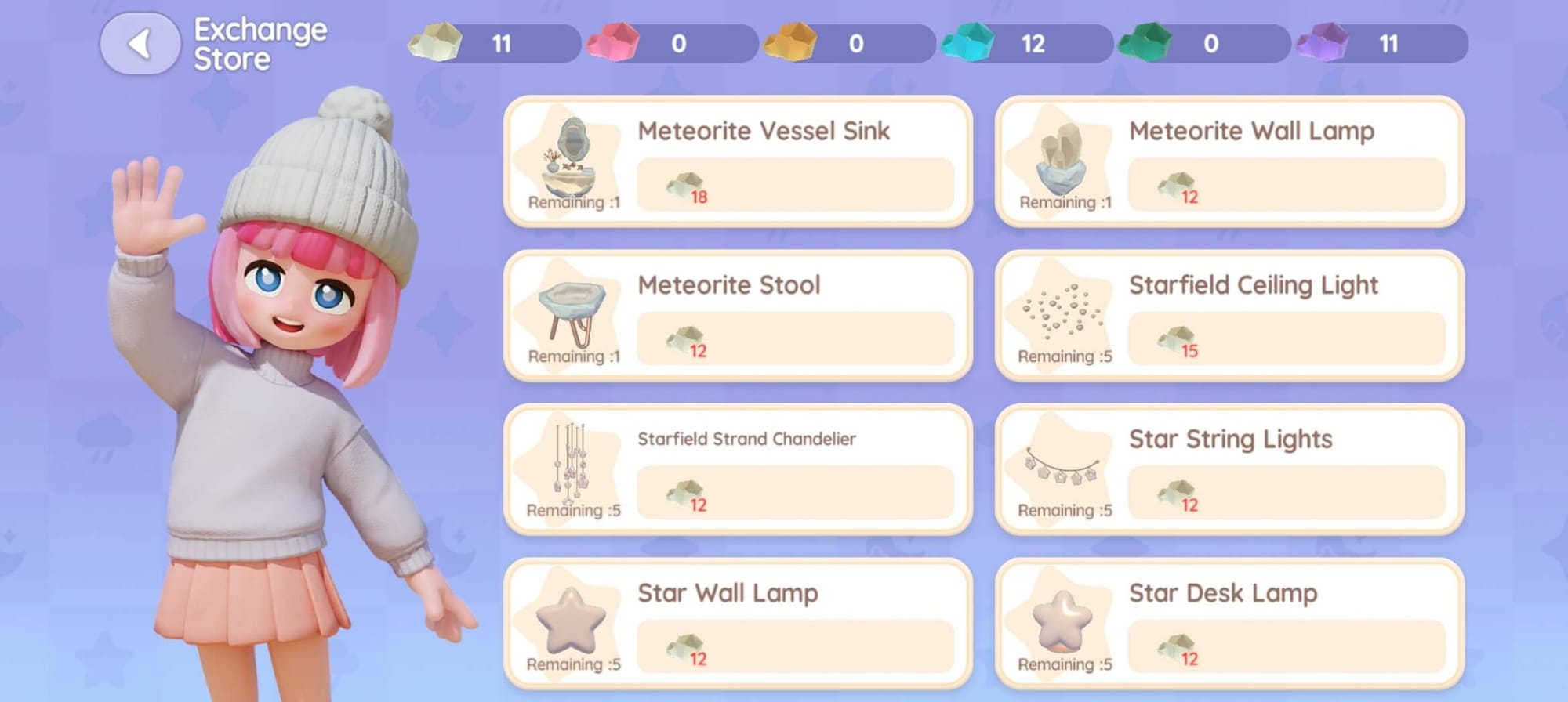The image size is (1568, 702).
Task: Select the Meteorite Vessel Sink item
Action: [738, 162]
